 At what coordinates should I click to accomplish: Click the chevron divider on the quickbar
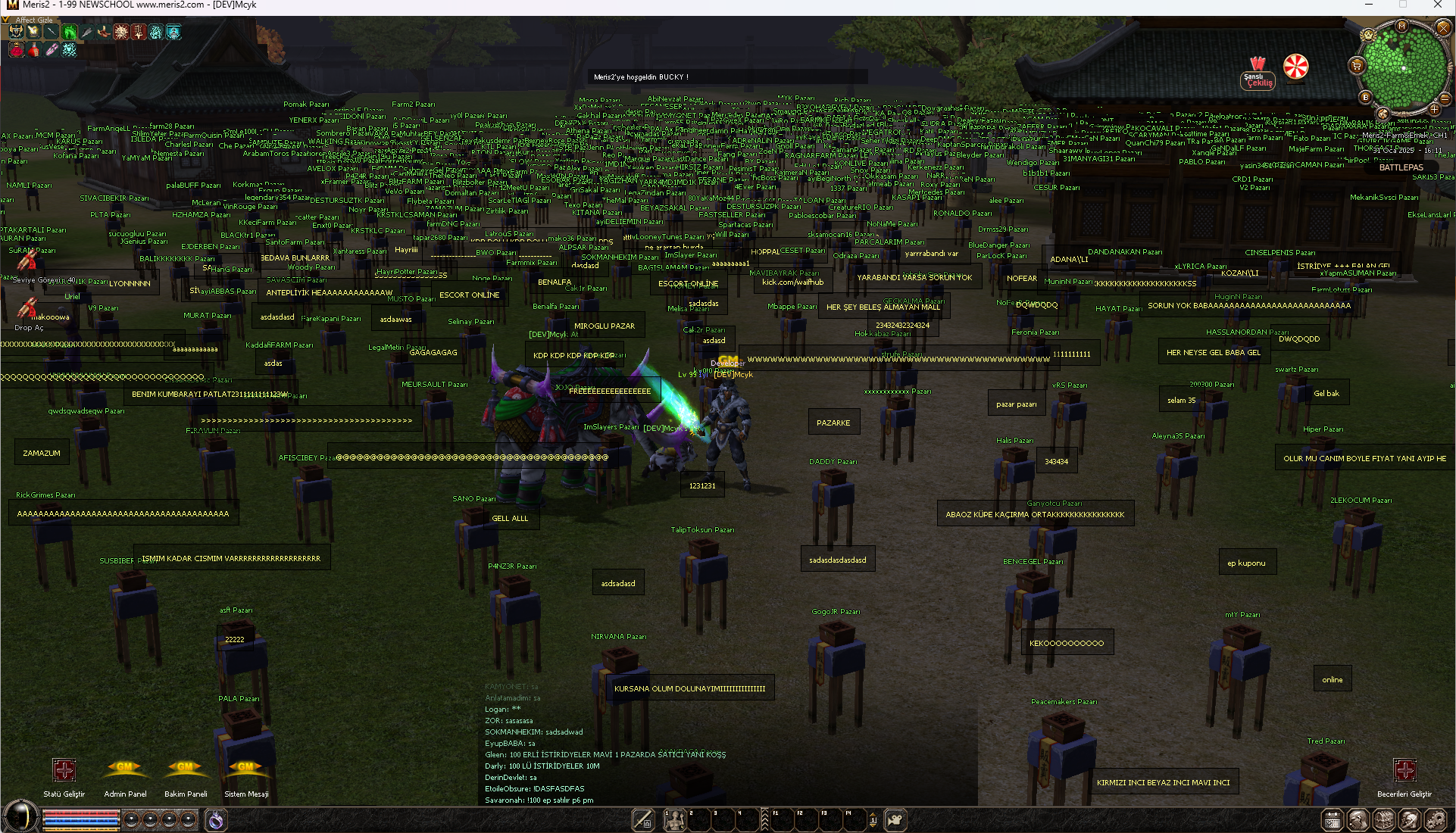click(765, 819)
